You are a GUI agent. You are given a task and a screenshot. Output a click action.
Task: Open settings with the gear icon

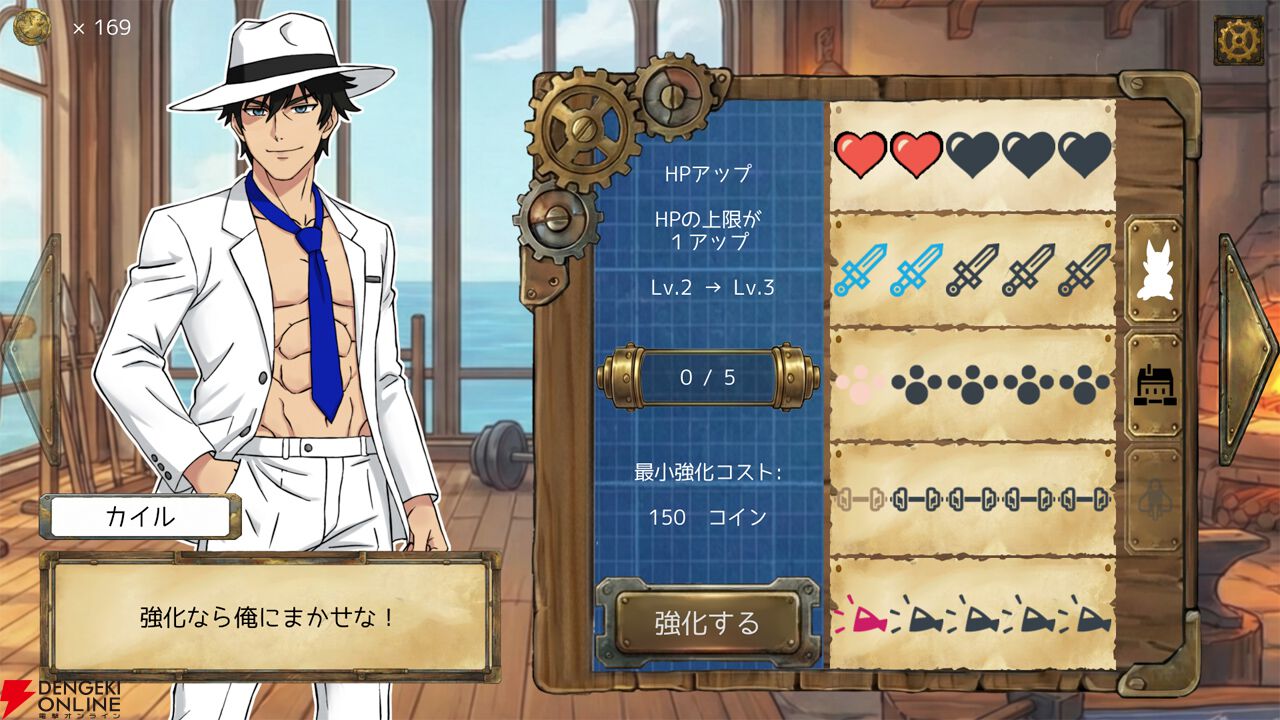click(1238, 41)
